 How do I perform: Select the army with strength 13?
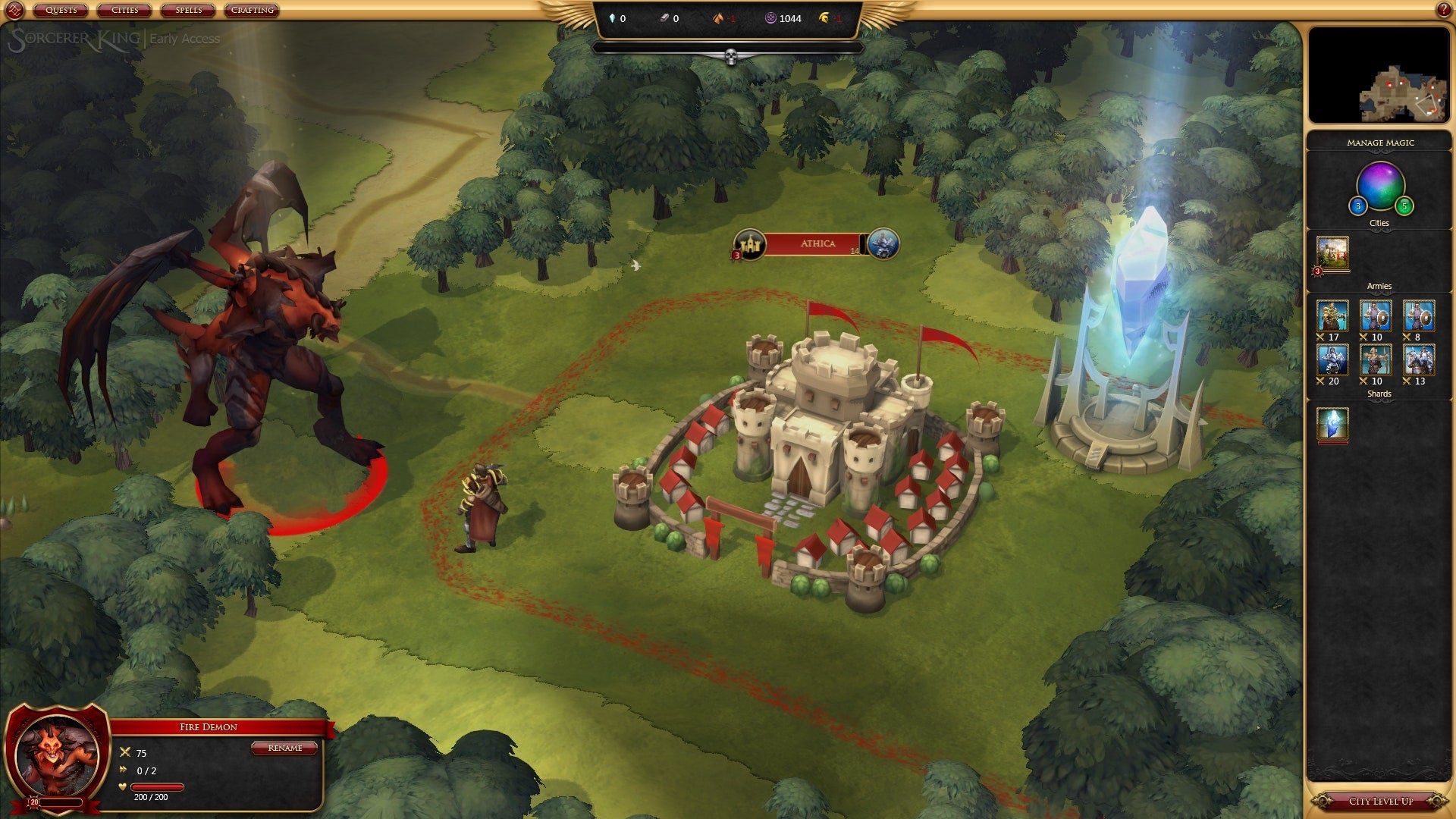[x=1418, y=360]
